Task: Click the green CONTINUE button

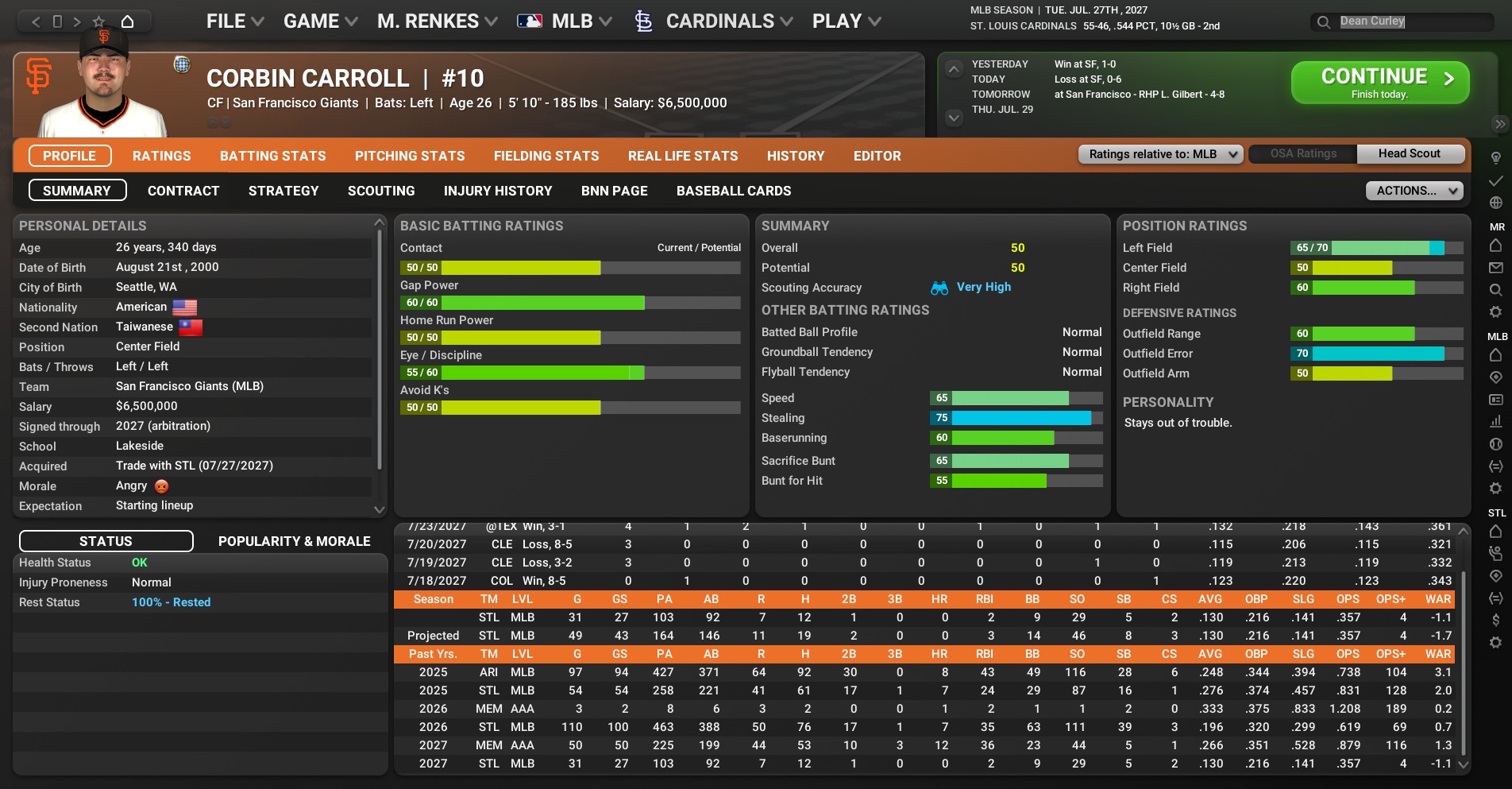Action: point(1379,83)
